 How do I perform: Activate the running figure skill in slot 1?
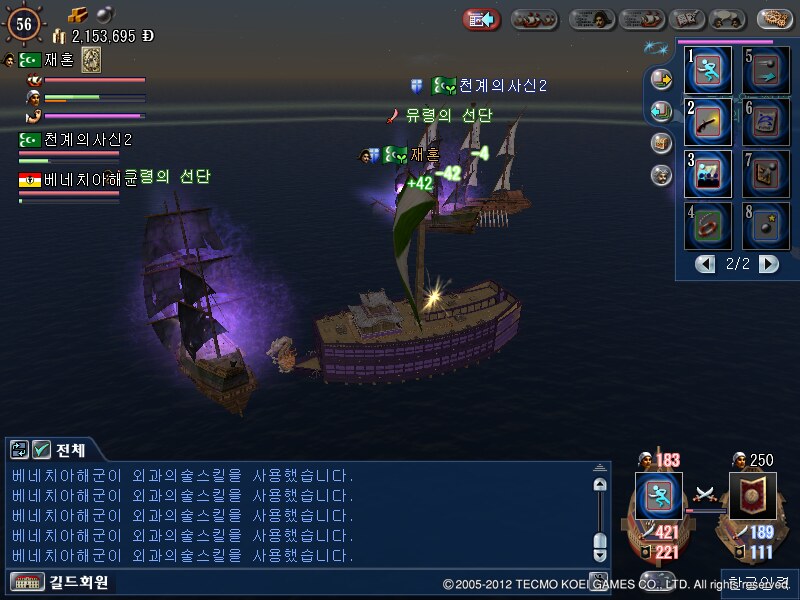tap(709, 70)
